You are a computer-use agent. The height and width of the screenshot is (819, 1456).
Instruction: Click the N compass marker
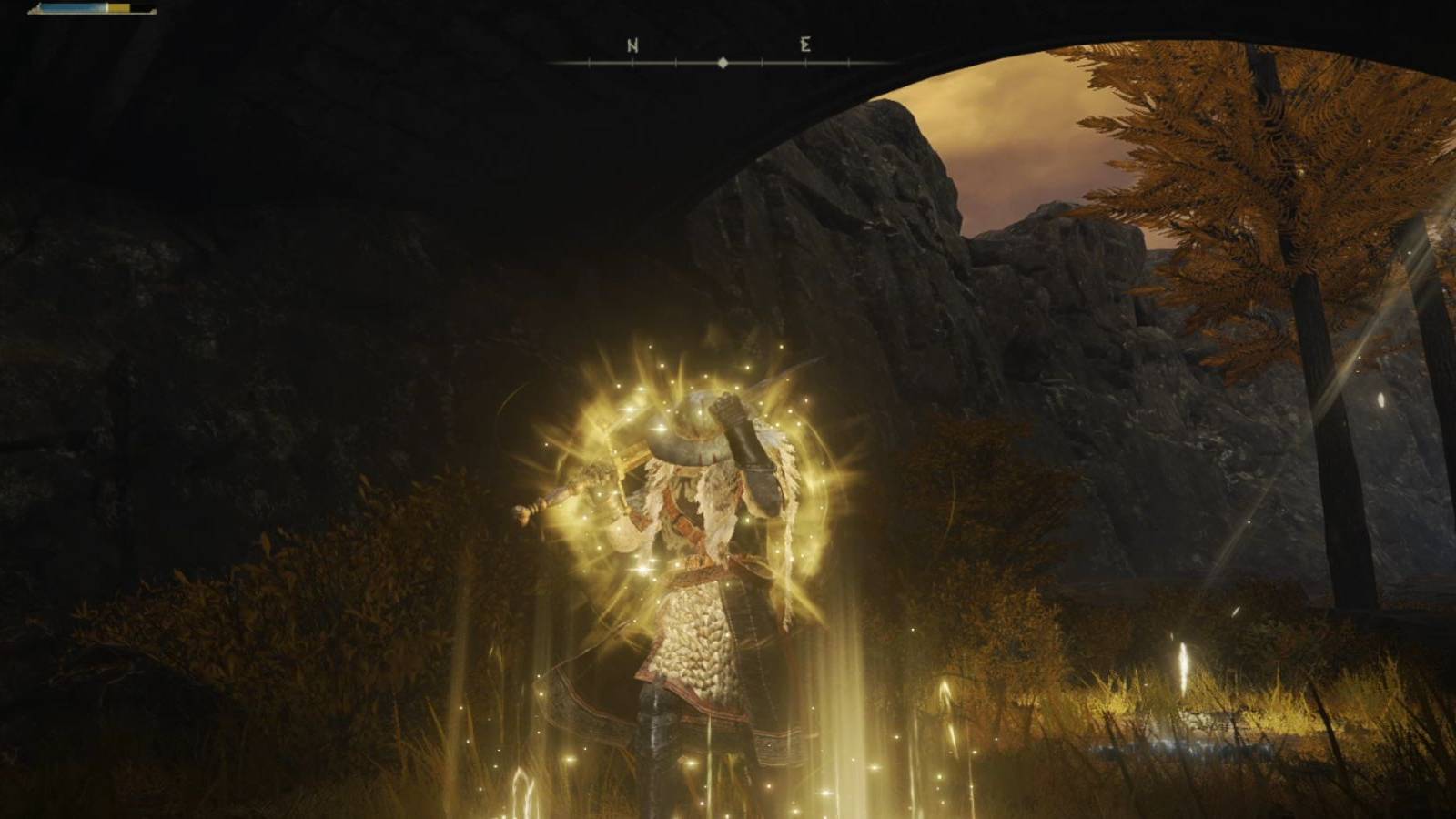point(632,45)
